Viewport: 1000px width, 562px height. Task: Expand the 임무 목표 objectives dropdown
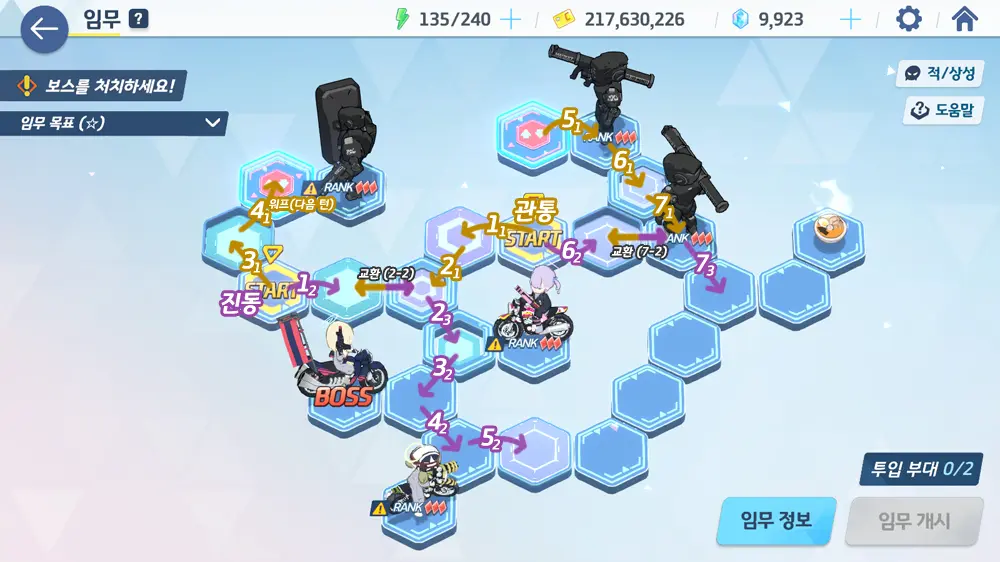[x=213, y=123]
